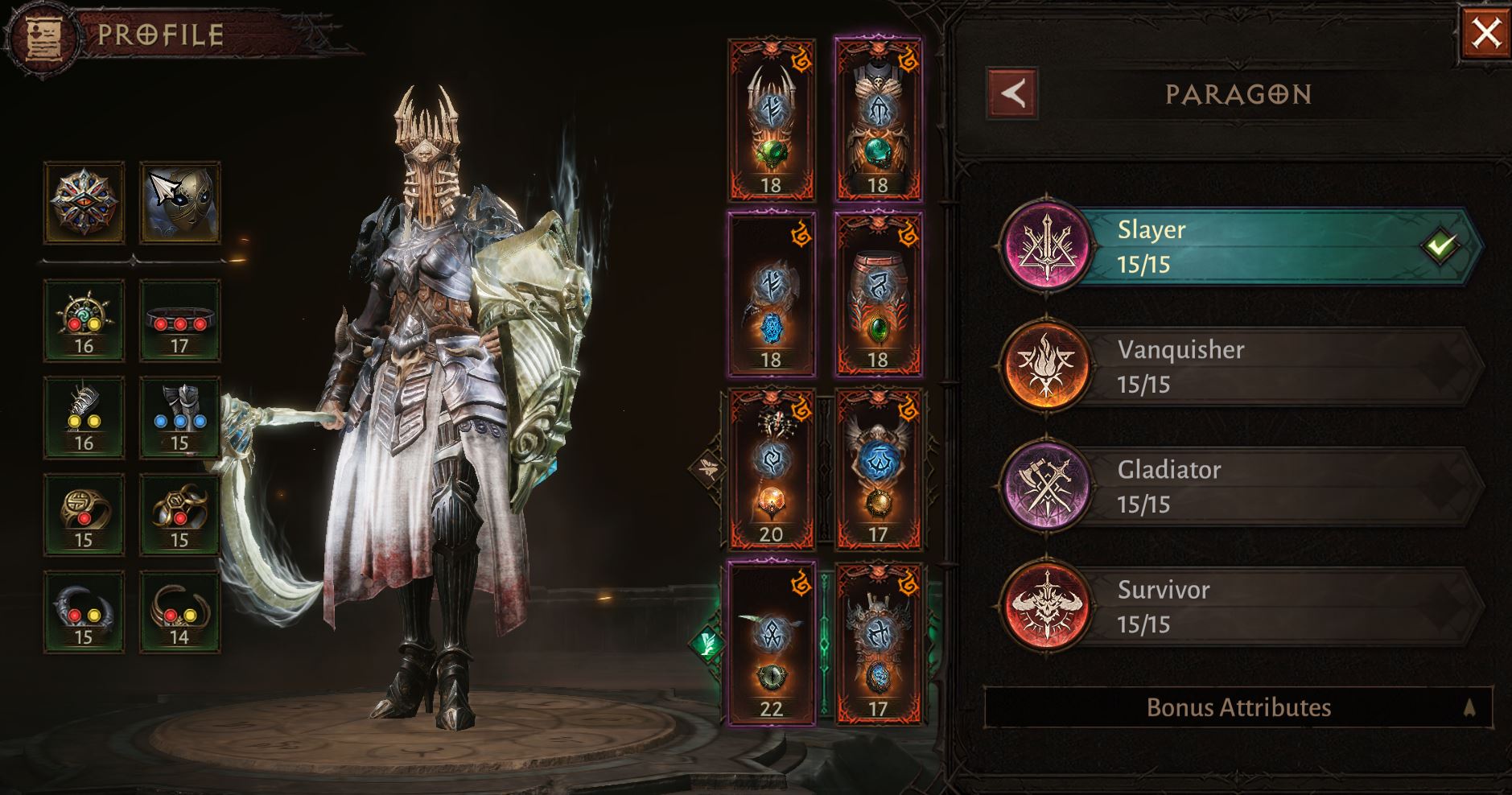Inspect the barrel-shaped level 18 gear card
This screenshot has height=795, width=1512.
click(x=878, y=294)
